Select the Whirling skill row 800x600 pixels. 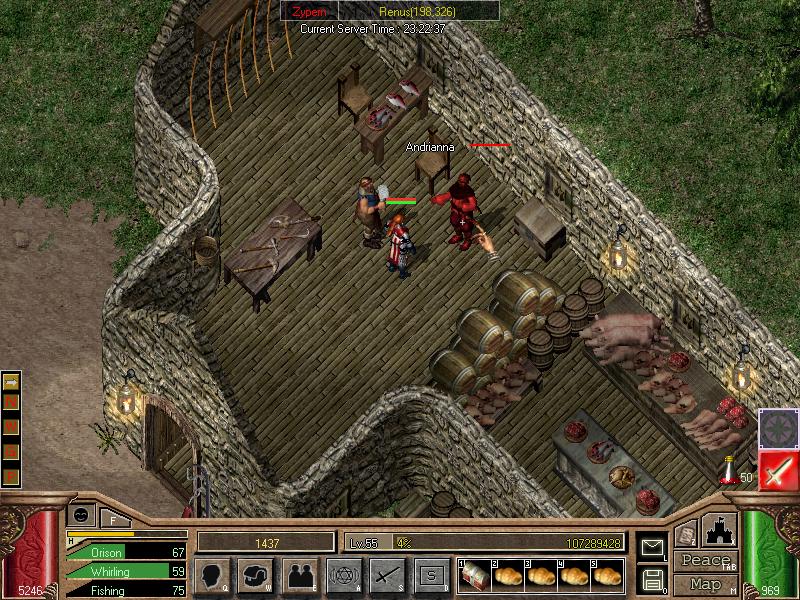tap(127, 571)
